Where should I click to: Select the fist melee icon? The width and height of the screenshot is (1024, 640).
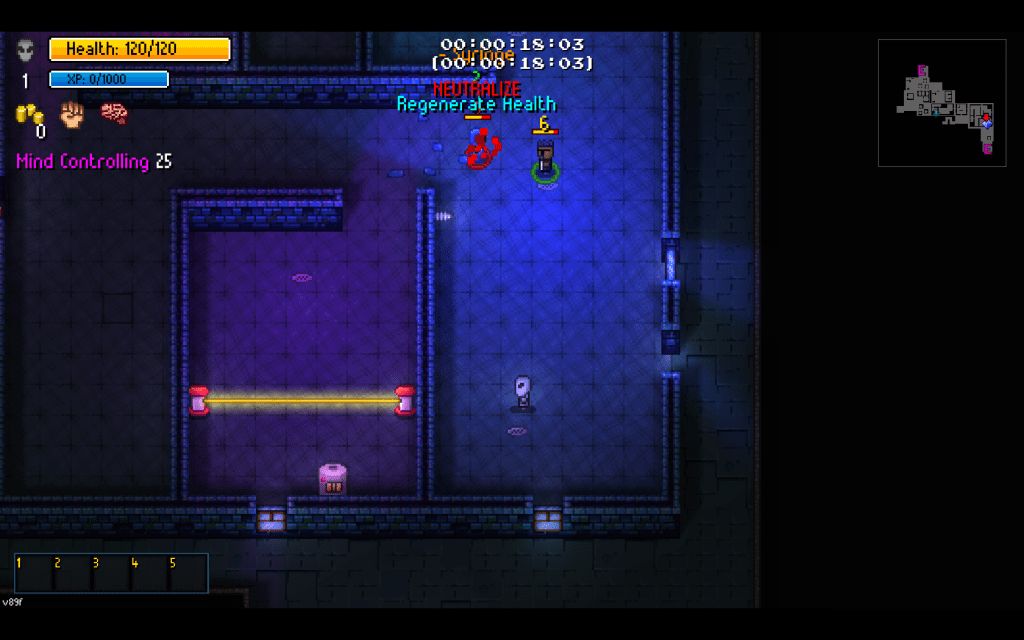(71, 113)
